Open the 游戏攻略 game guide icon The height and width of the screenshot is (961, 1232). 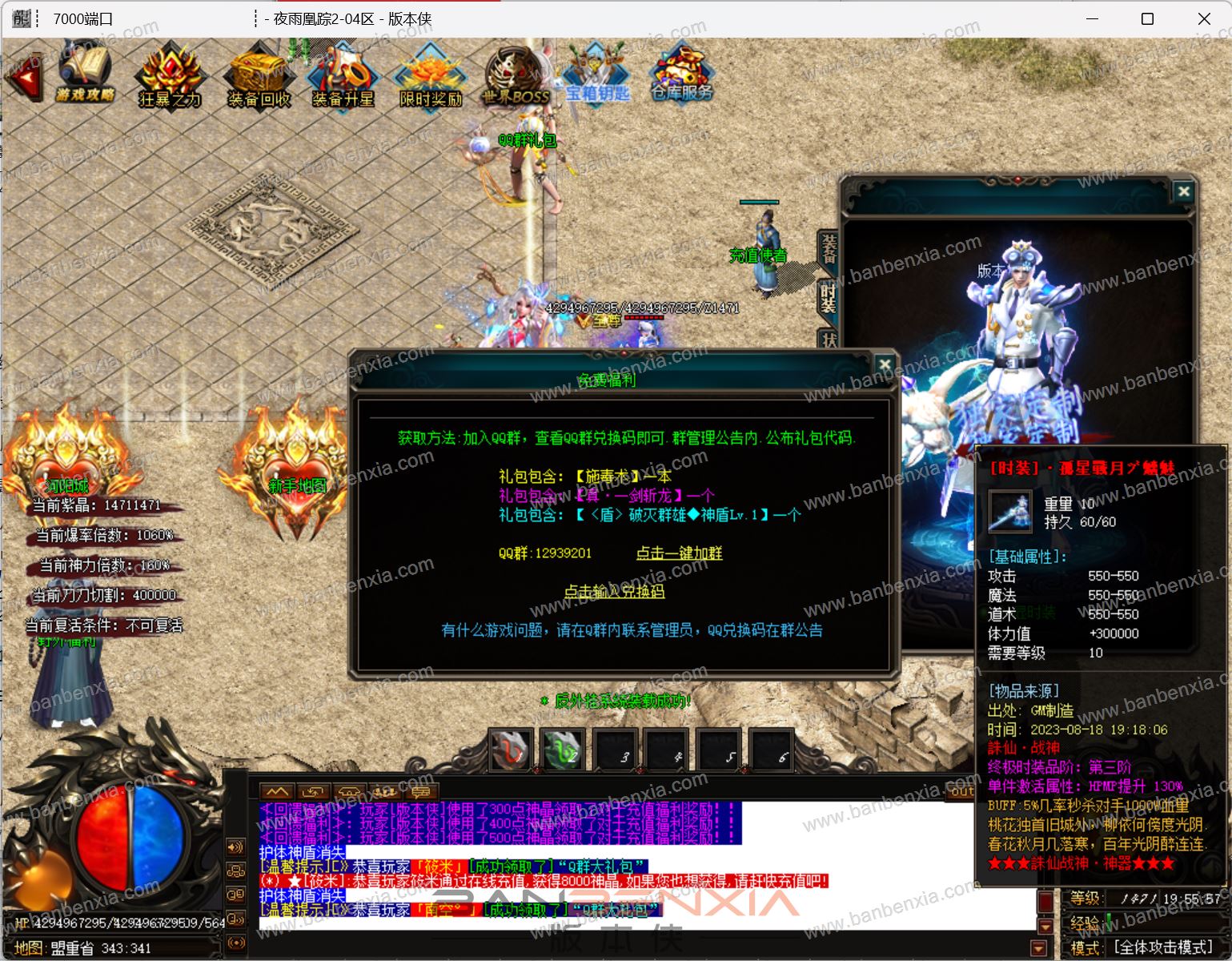click(85, 74)
